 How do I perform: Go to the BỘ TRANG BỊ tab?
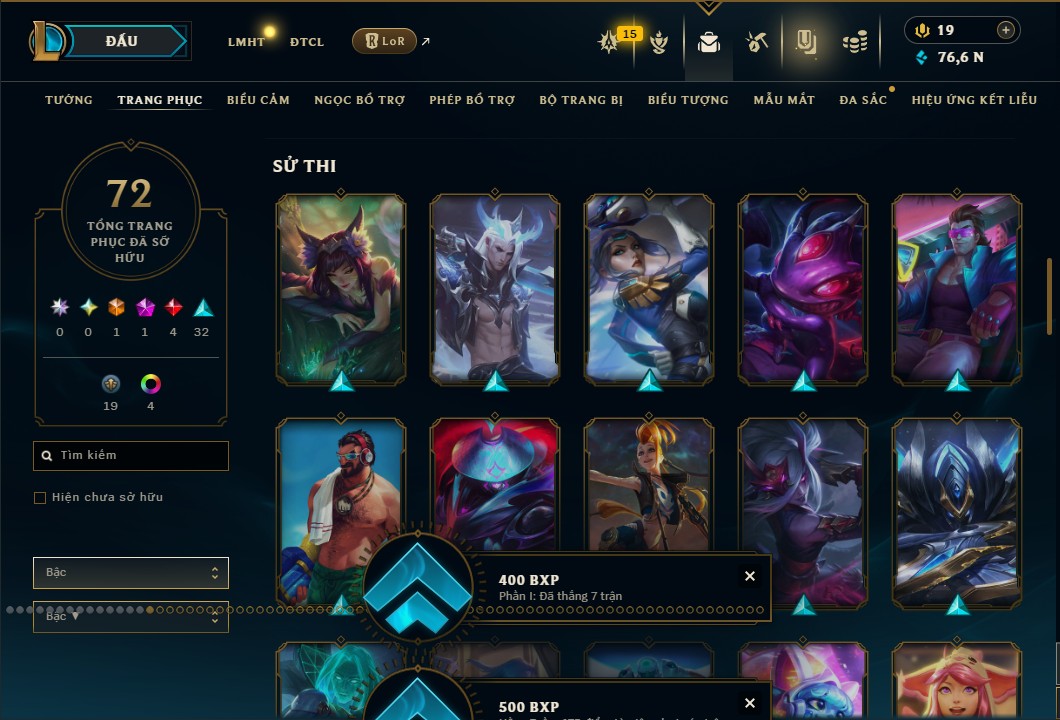[x=581, y=100]
